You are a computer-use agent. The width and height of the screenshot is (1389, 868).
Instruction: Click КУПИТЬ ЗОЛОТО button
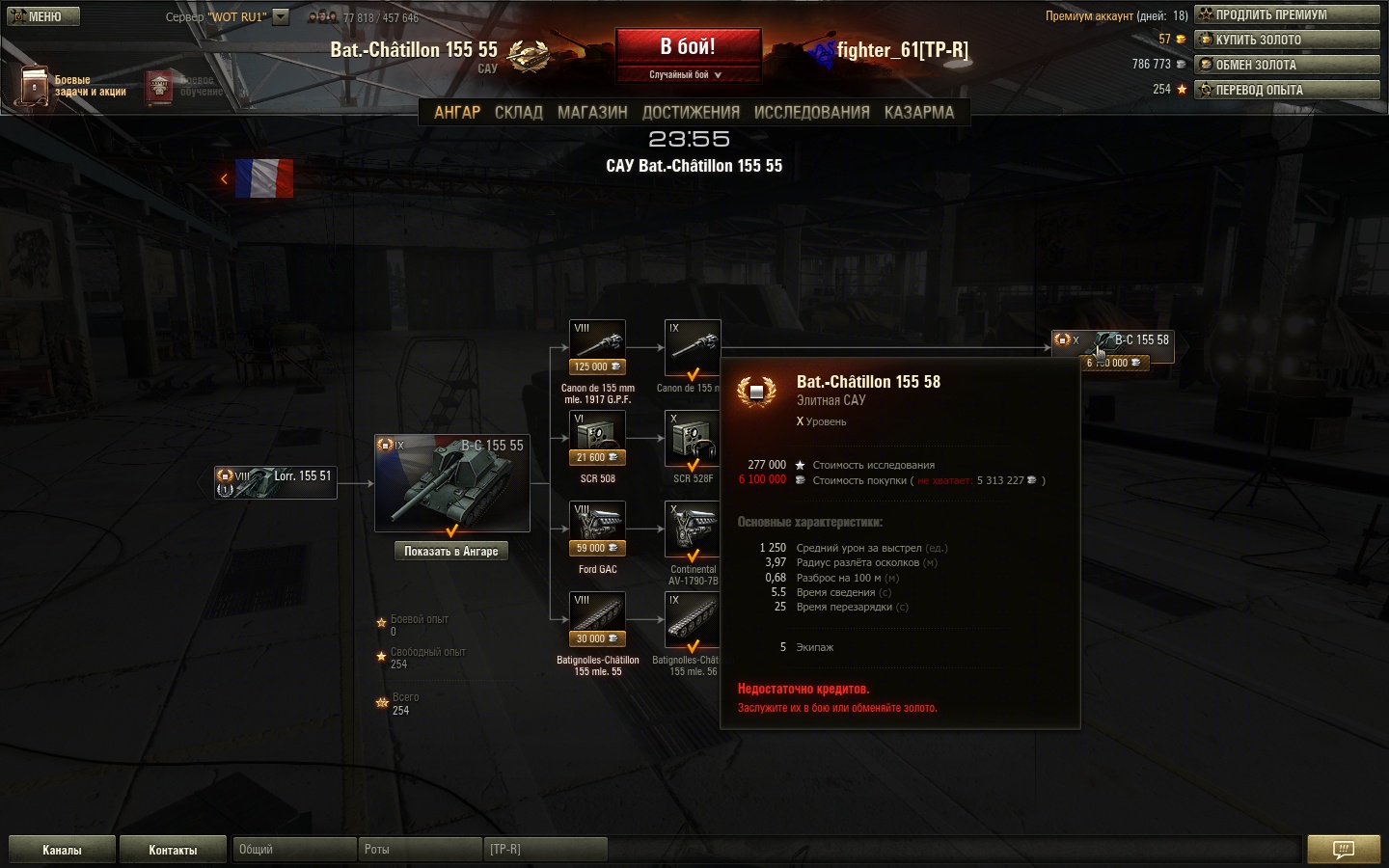point(1288,40)
